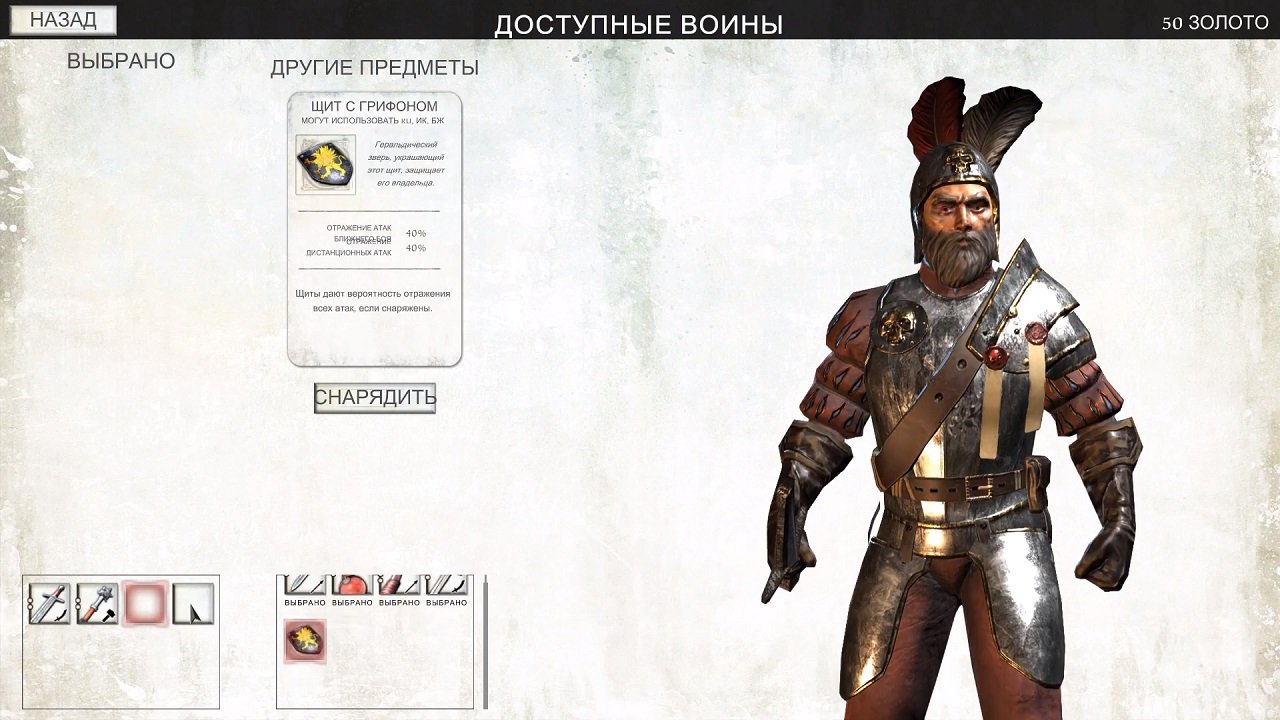The width and height of the screenshot is (1280, 720).
Task: Select the griffon shield thumbnail in the items panel
Action: [305, 640]
